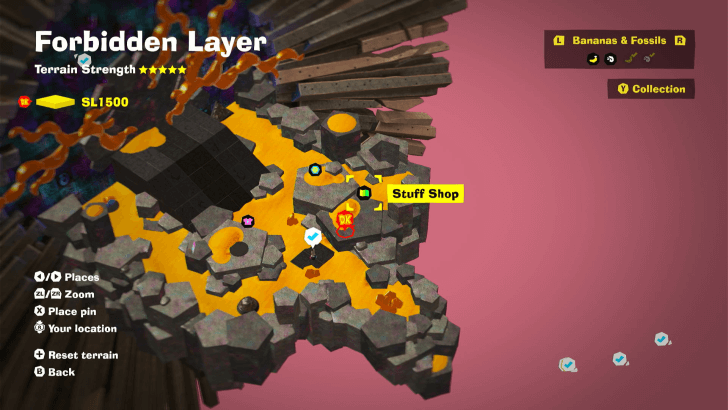Click the checkmark marker below DK
728x410 pixels.
pyautogui.click(x=313, y=236)
